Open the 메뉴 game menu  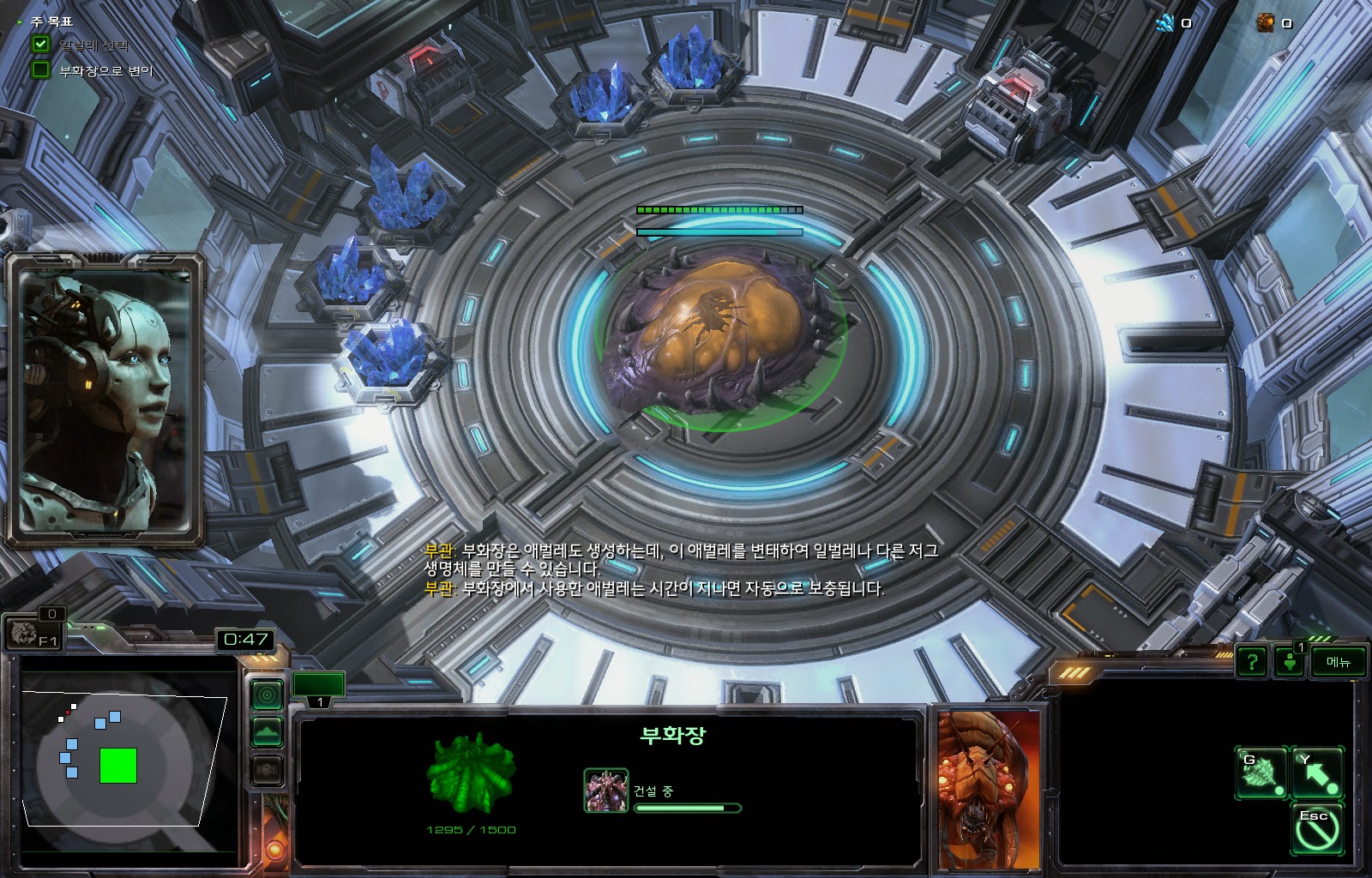1338,662
